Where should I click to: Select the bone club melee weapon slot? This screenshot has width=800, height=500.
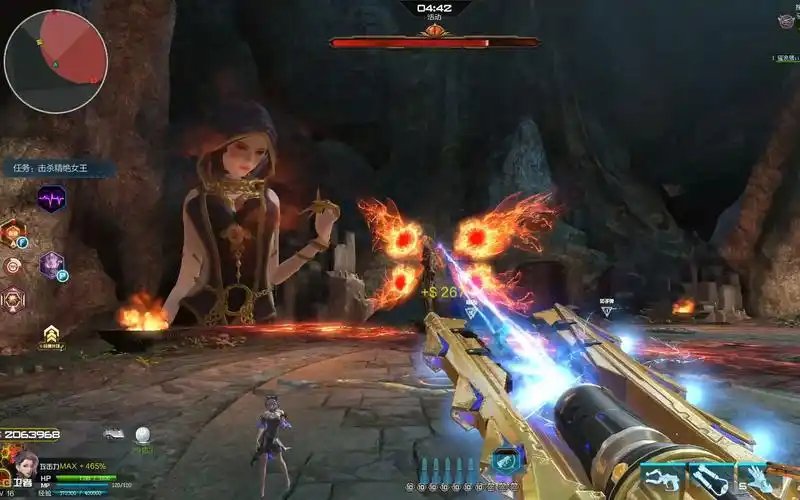tap(710, 480)
